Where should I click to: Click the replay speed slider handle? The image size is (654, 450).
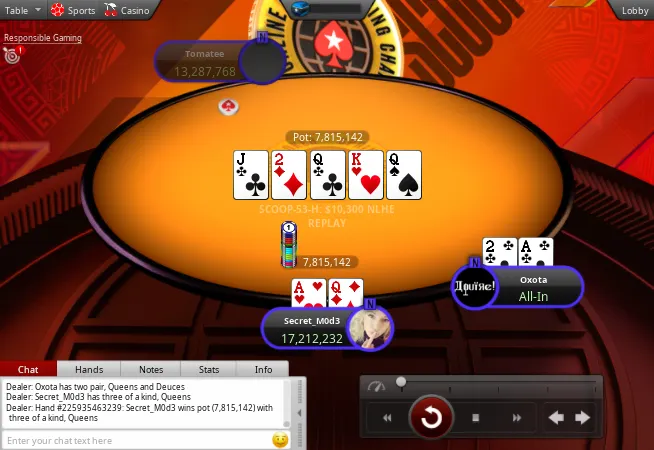401,382
